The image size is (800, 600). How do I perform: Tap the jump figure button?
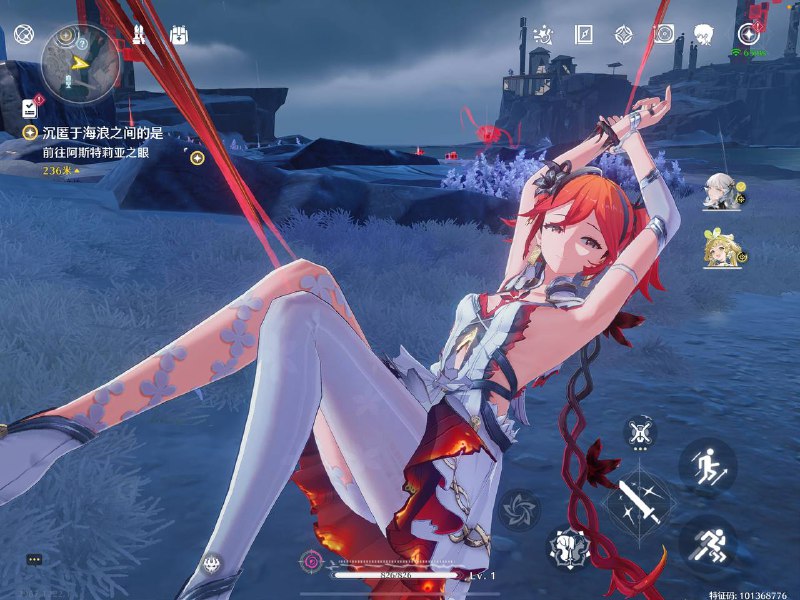708,464
